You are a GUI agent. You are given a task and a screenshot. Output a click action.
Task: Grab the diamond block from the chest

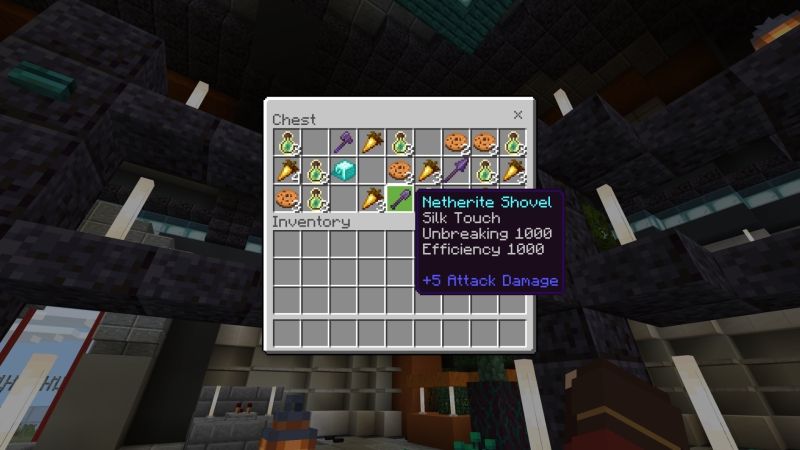click(x=343, y=170)
